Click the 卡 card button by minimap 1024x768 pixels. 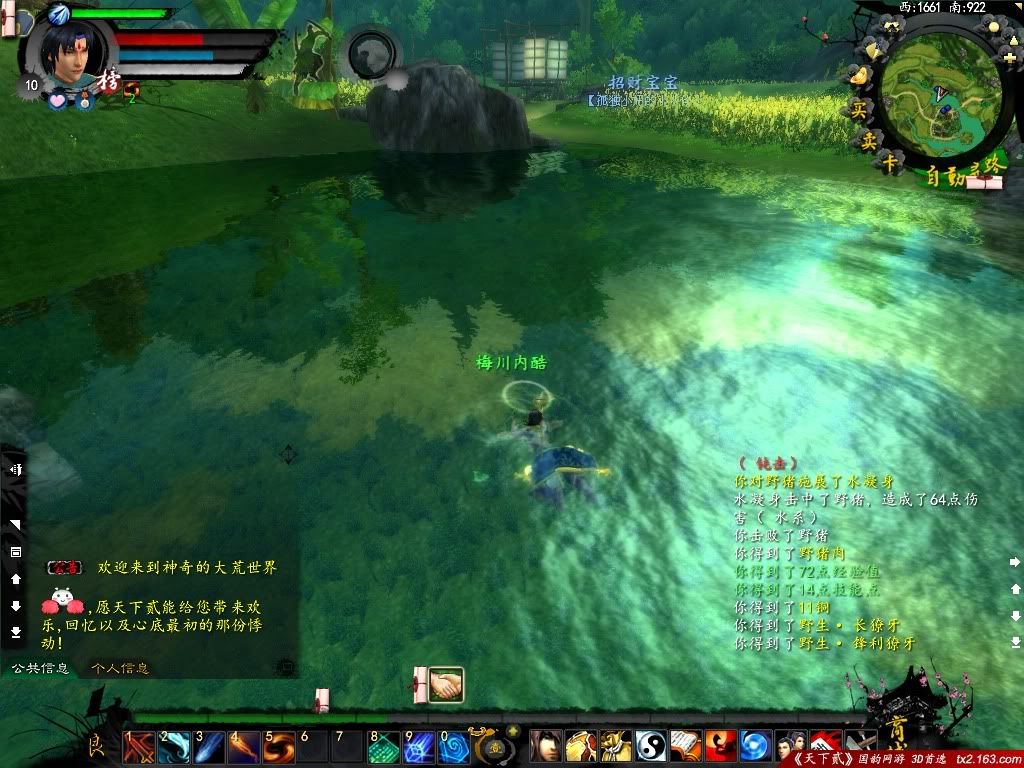[x=889, y=165]
